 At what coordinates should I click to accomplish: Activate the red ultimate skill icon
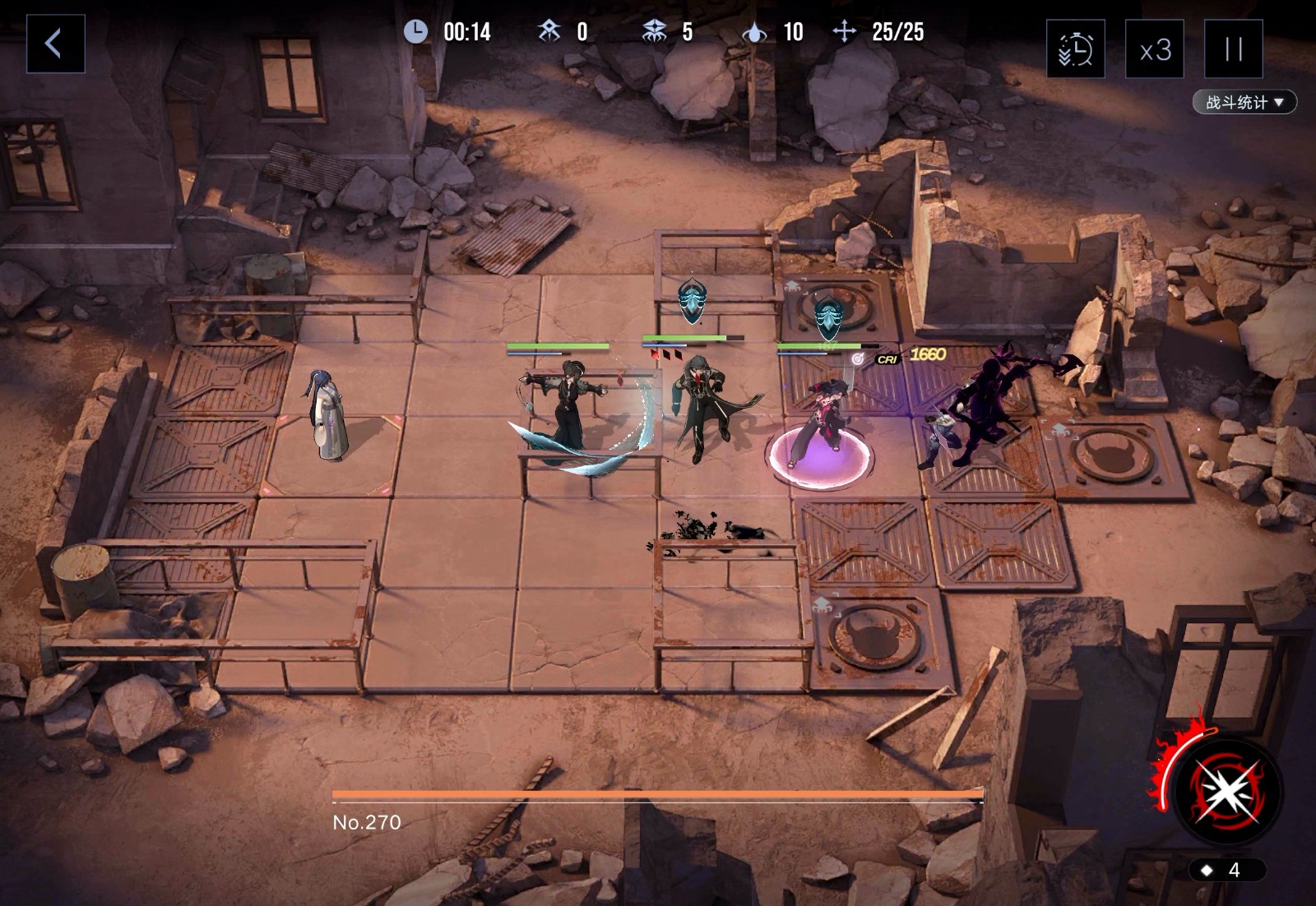point(1227,791)
